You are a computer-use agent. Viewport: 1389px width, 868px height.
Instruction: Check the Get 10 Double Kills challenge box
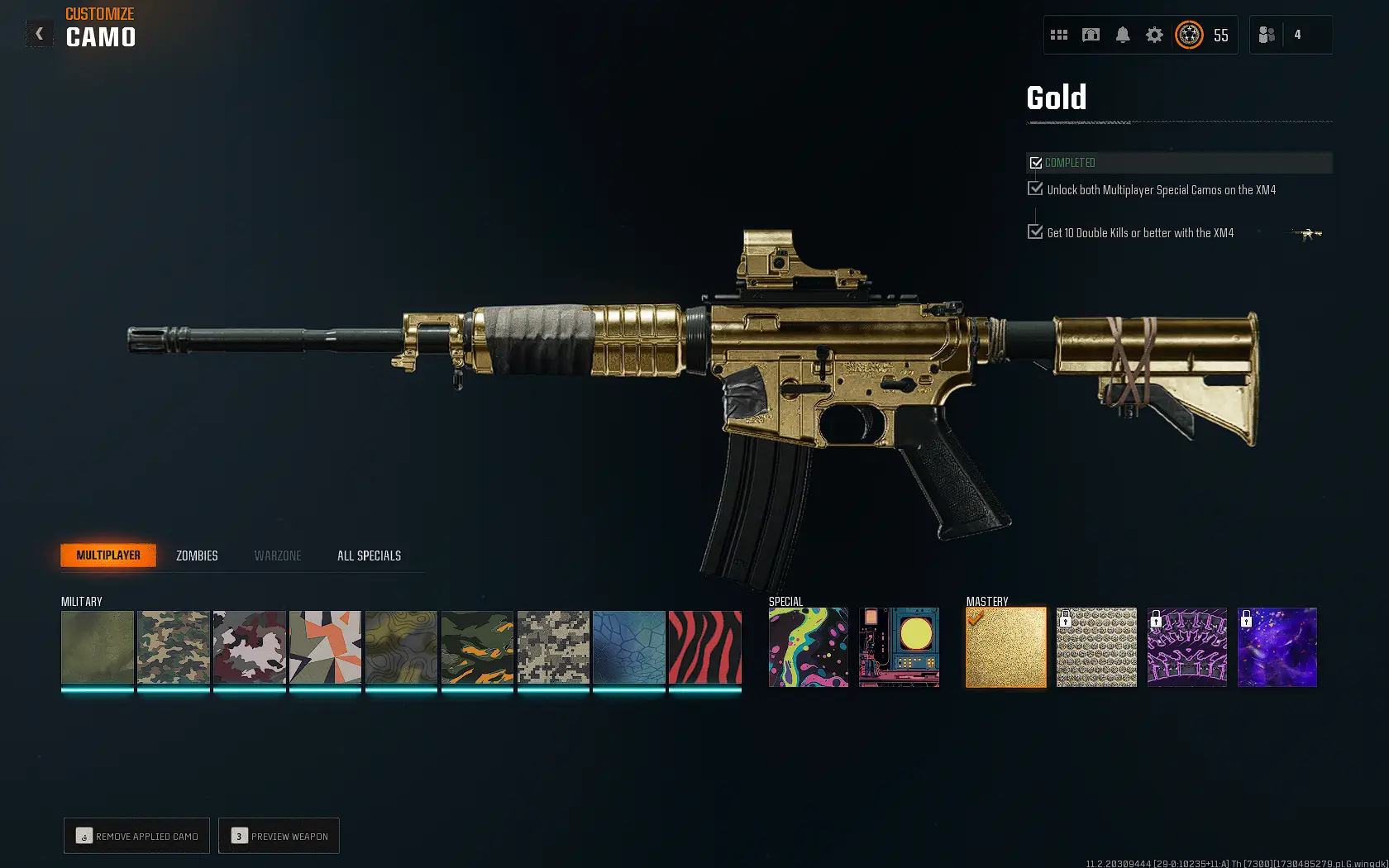[x=1036, y=231]
